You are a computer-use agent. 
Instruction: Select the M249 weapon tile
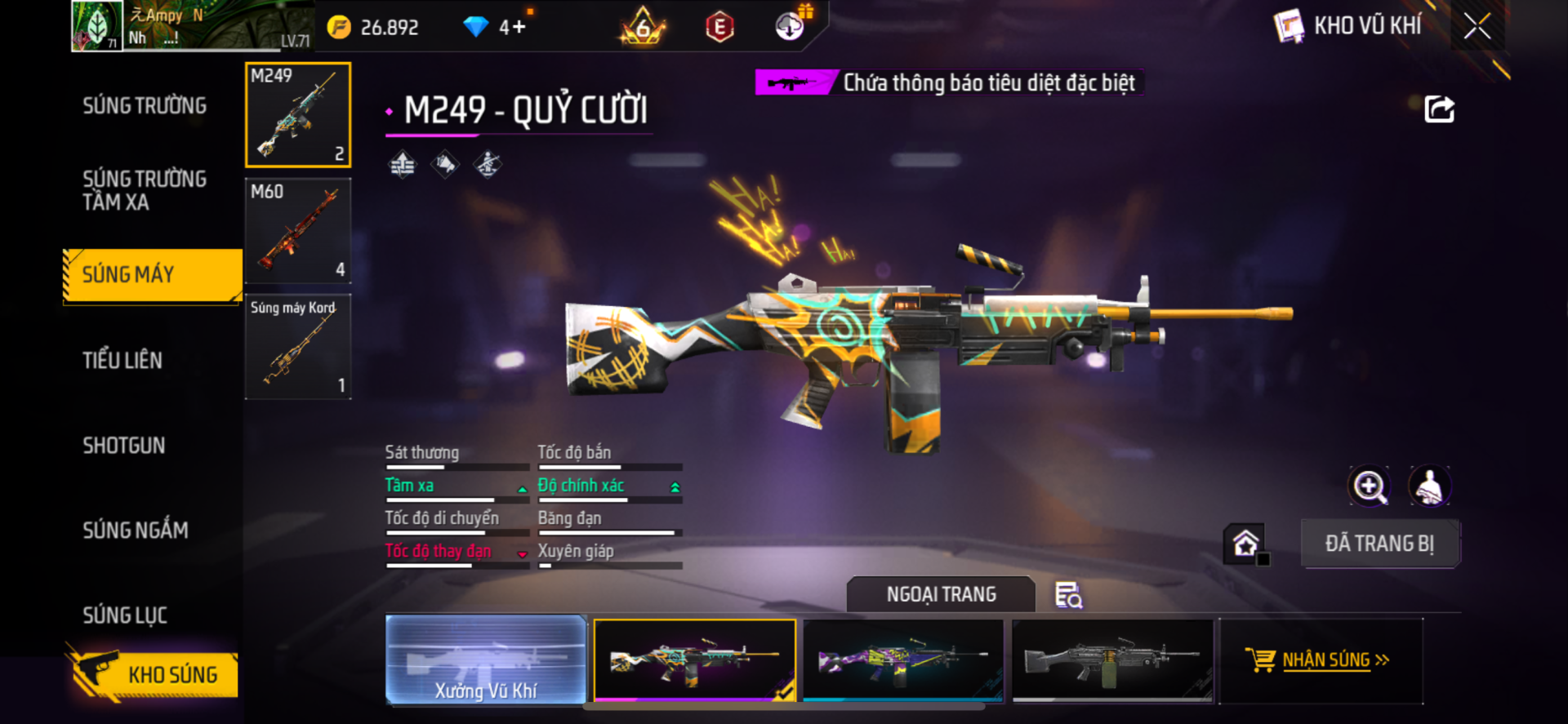pos(298,115)
